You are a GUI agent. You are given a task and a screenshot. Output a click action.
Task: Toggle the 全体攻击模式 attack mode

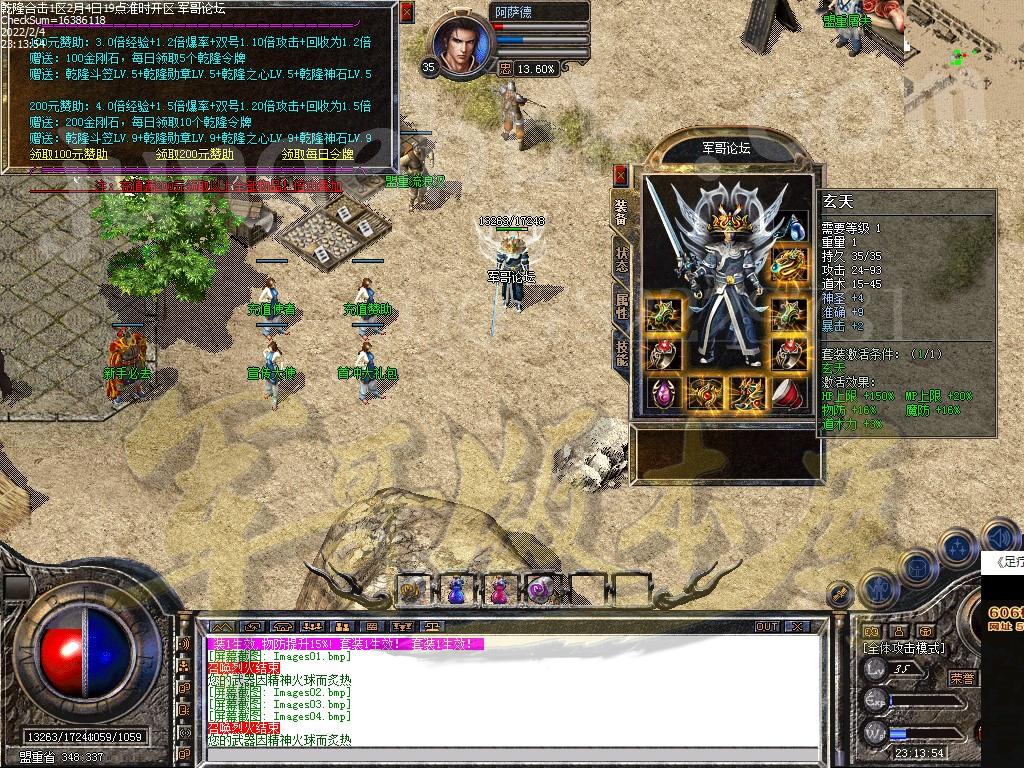[x=903, y=648]
